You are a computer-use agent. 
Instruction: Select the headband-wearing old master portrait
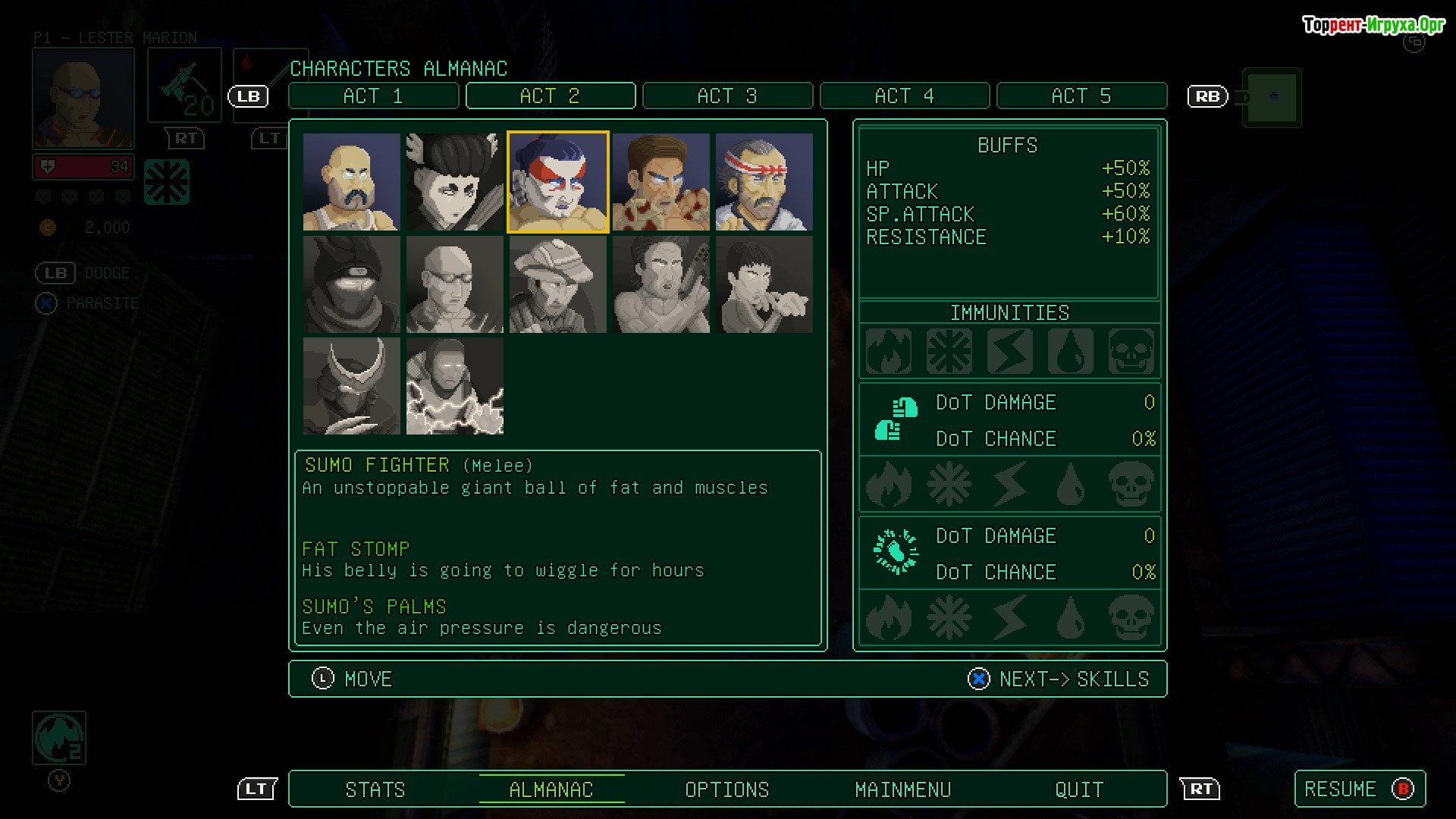coord(764,182)
